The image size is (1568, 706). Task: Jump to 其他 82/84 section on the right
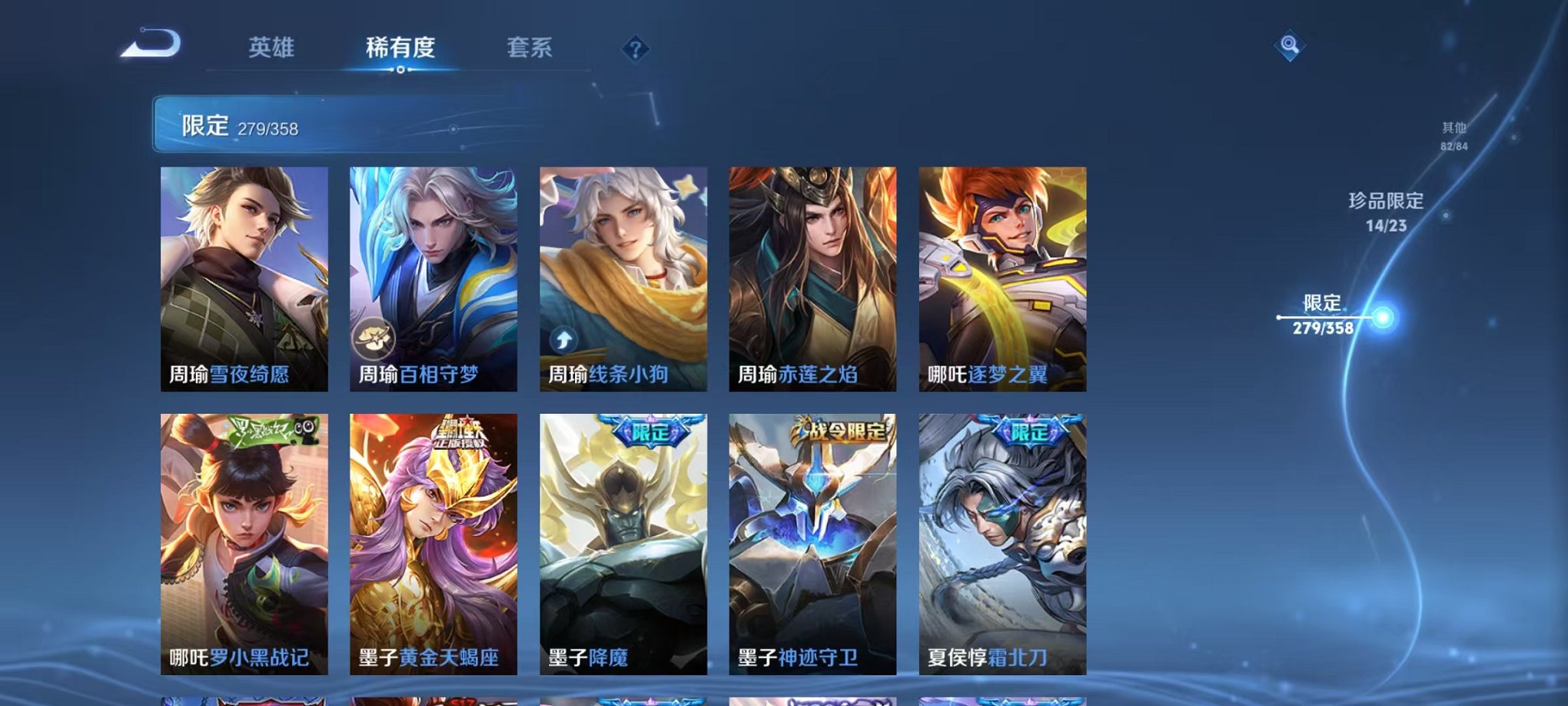click(x=1453, y=137)
